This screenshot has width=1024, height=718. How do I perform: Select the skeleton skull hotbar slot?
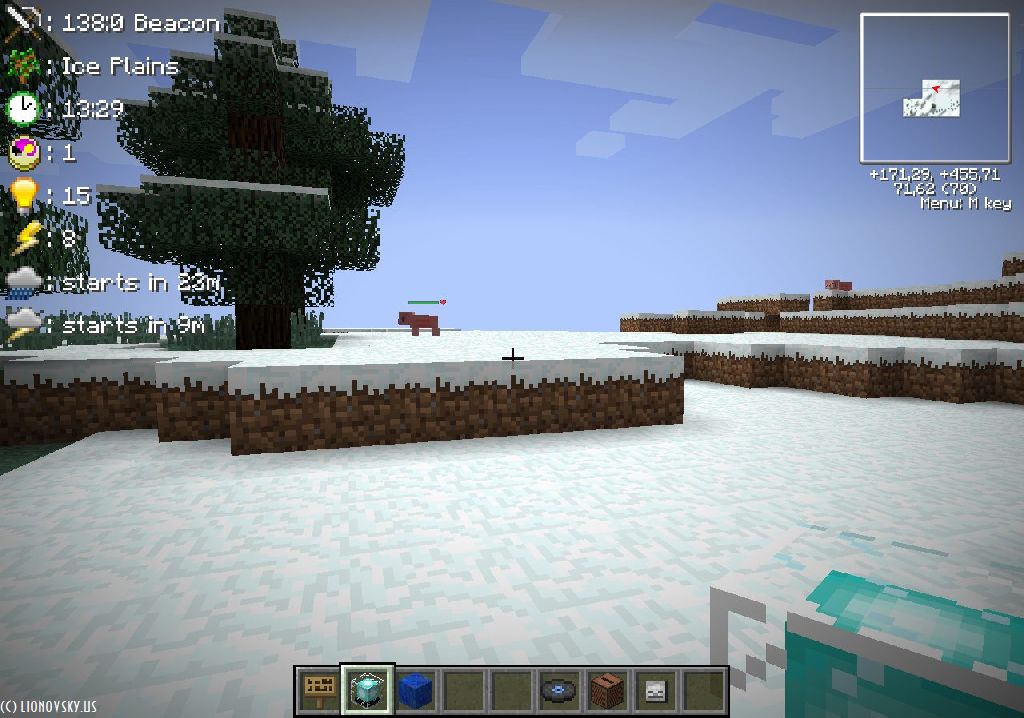(x=655, y=690)
